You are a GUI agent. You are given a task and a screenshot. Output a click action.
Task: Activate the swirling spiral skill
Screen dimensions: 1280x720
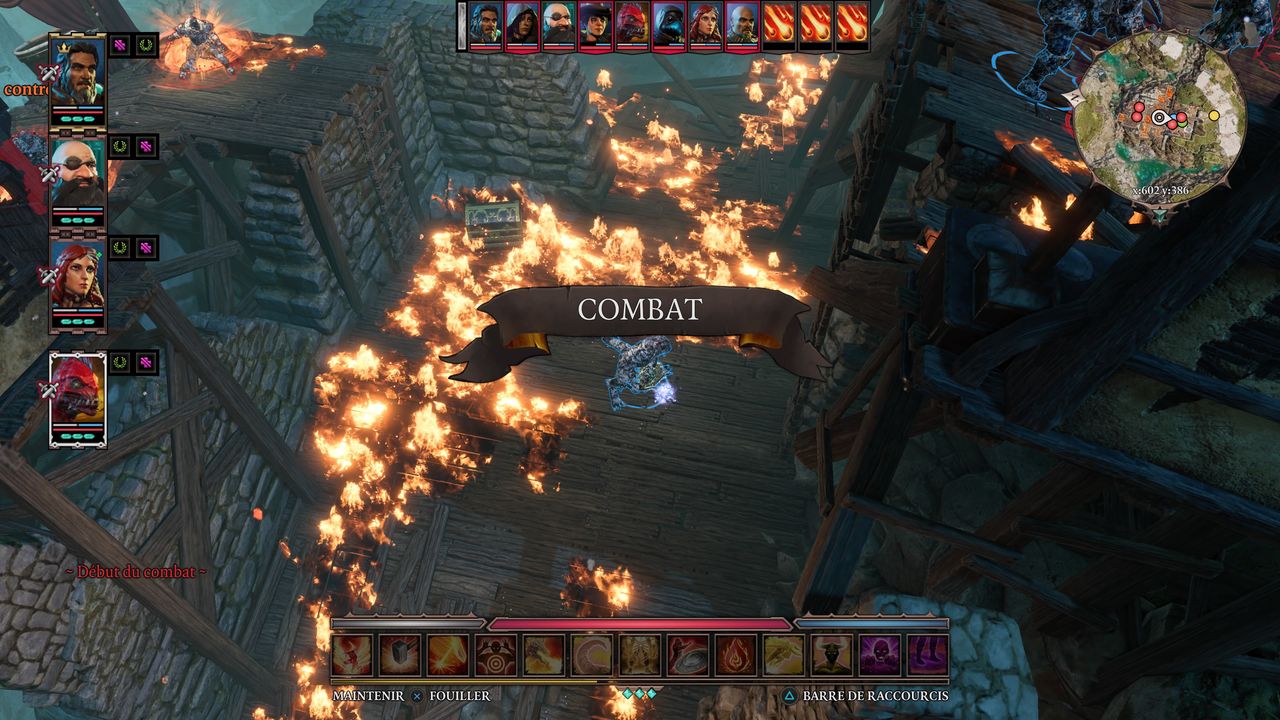[x=591, y=655]
